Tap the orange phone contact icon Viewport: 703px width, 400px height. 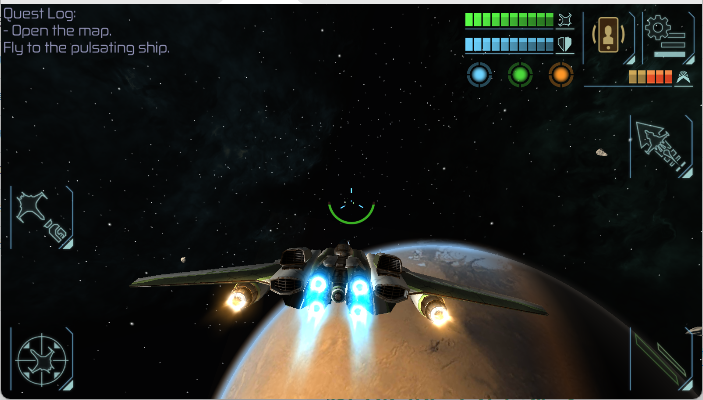point(608,37)
